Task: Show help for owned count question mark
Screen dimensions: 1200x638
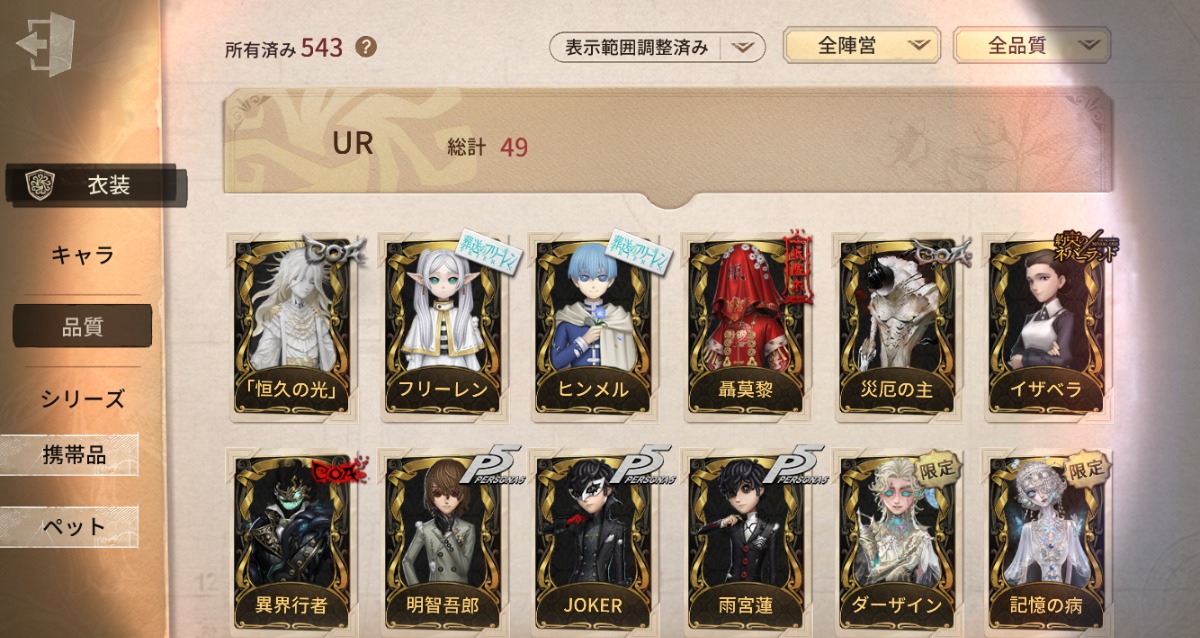Action: pos(366,47)
